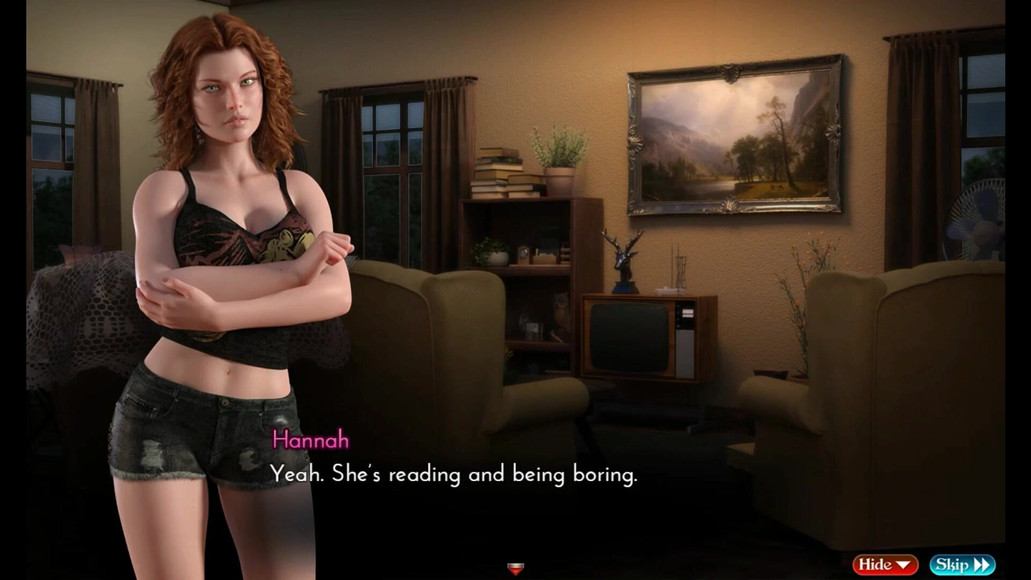The width and height of the screenshot is (1031, 580).
Task: Skip ahead using the Skip button
Action: pos(962,565)
